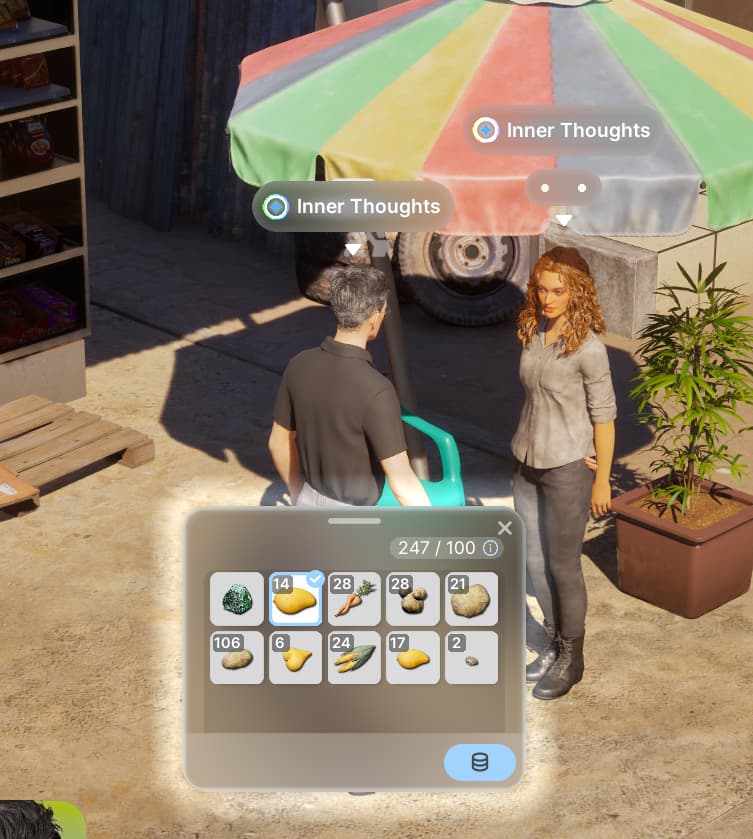The width and height of the screenshot is (753, 839).
Task: Click the selected yellow item with count 14
Action: point(296,600)
